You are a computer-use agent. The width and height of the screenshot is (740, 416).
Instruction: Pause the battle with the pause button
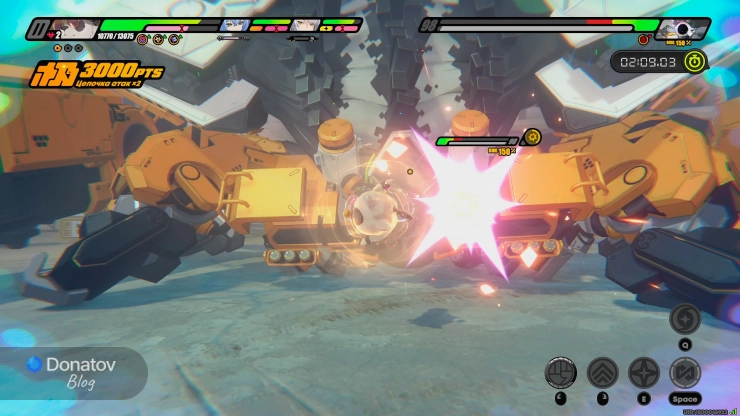pos(38,31)
